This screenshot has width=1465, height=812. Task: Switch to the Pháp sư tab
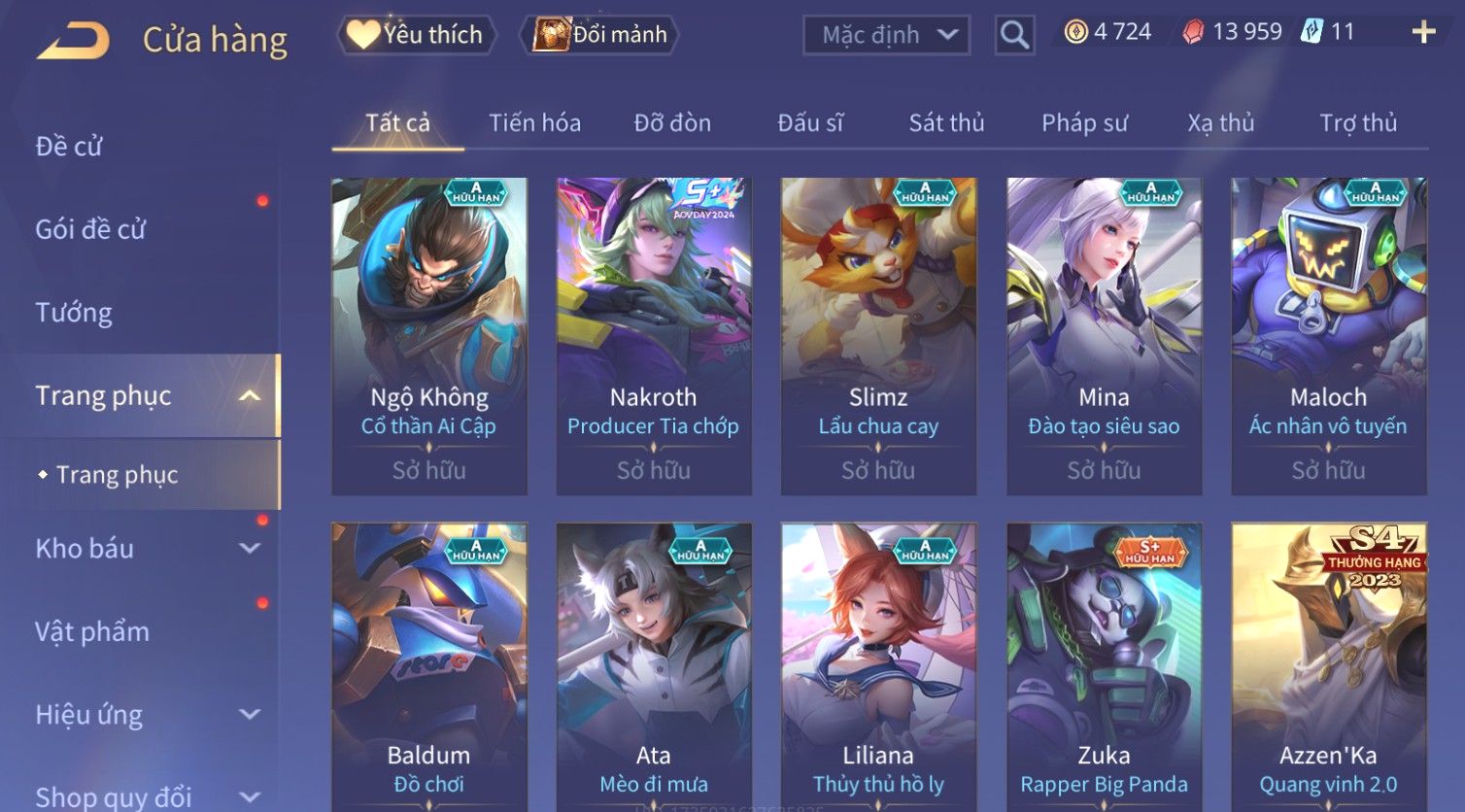[x=1084, y=123]
